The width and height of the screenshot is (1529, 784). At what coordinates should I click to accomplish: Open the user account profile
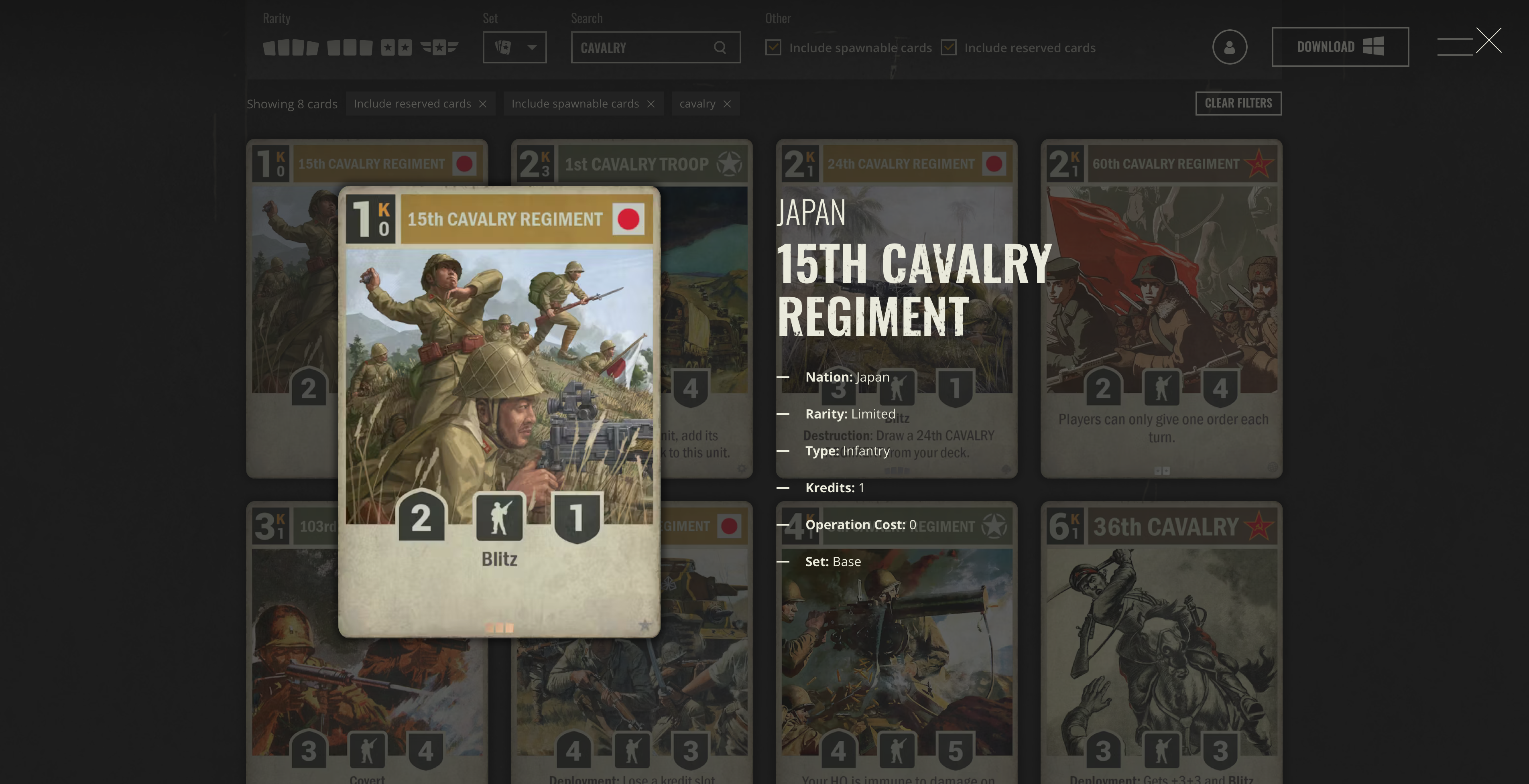(1229, 47)
